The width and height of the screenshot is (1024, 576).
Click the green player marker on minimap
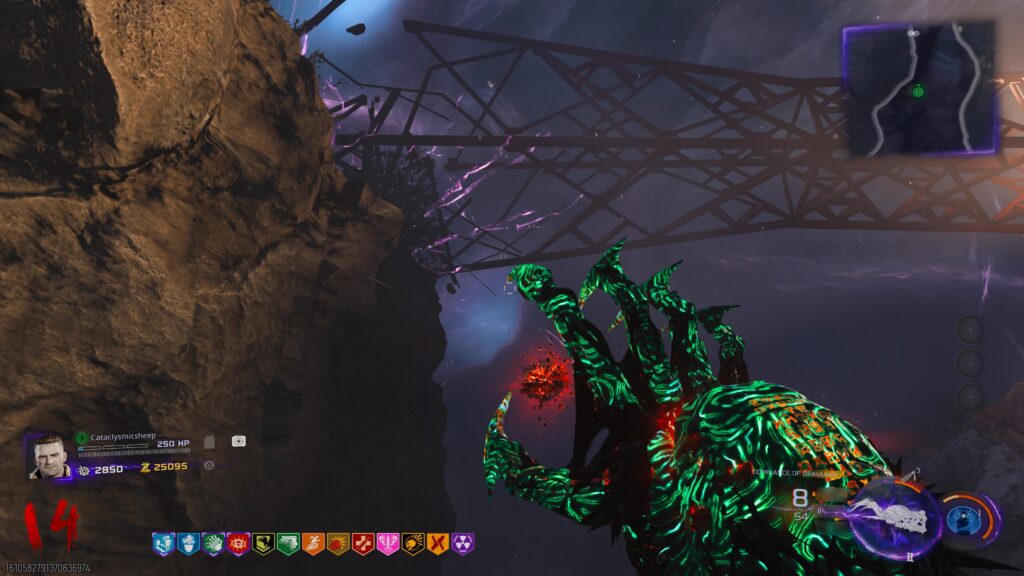918,91
